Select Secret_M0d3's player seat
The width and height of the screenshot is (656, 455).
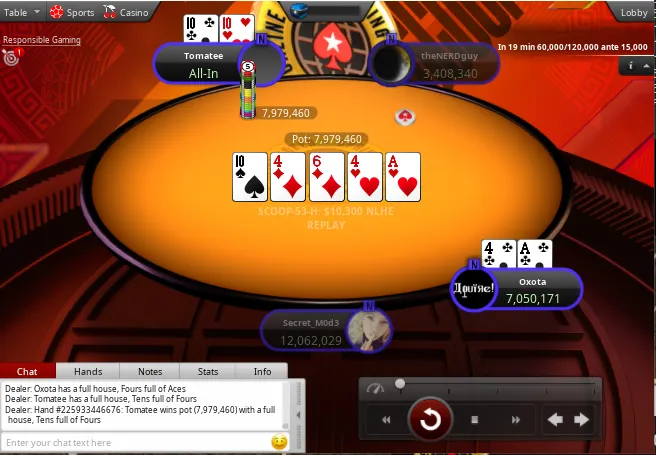point(320,331)
